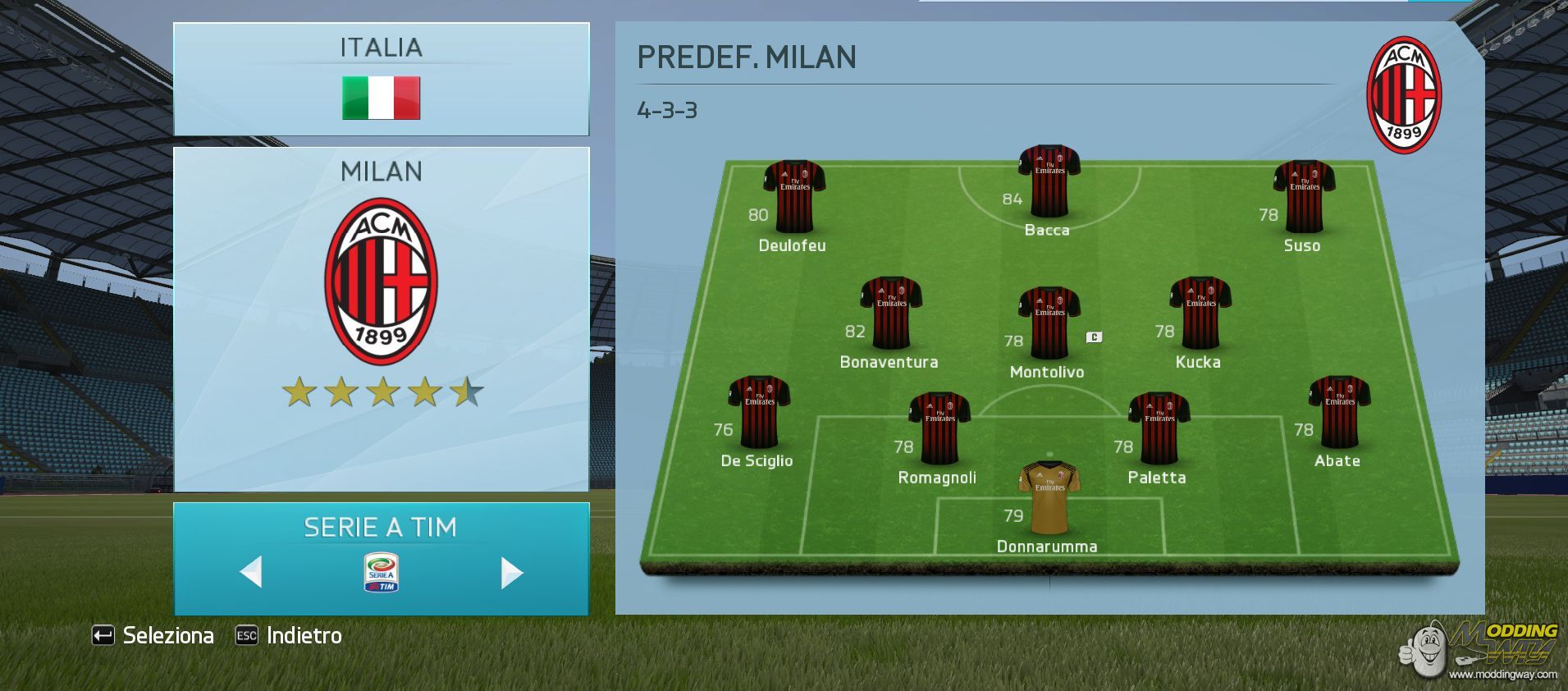Image resolution: width=1568 pixels, height=691 pixels.
Task: Select the Italia country panel
Action: (381, 79)
